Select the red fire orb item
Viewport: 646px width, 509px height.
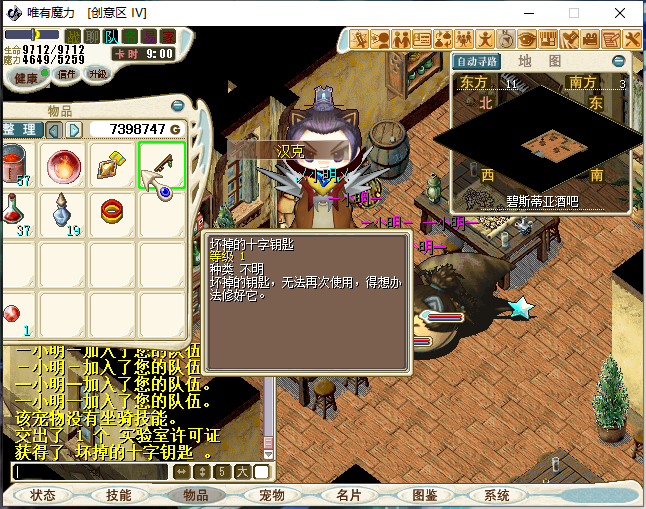[65, 165]
